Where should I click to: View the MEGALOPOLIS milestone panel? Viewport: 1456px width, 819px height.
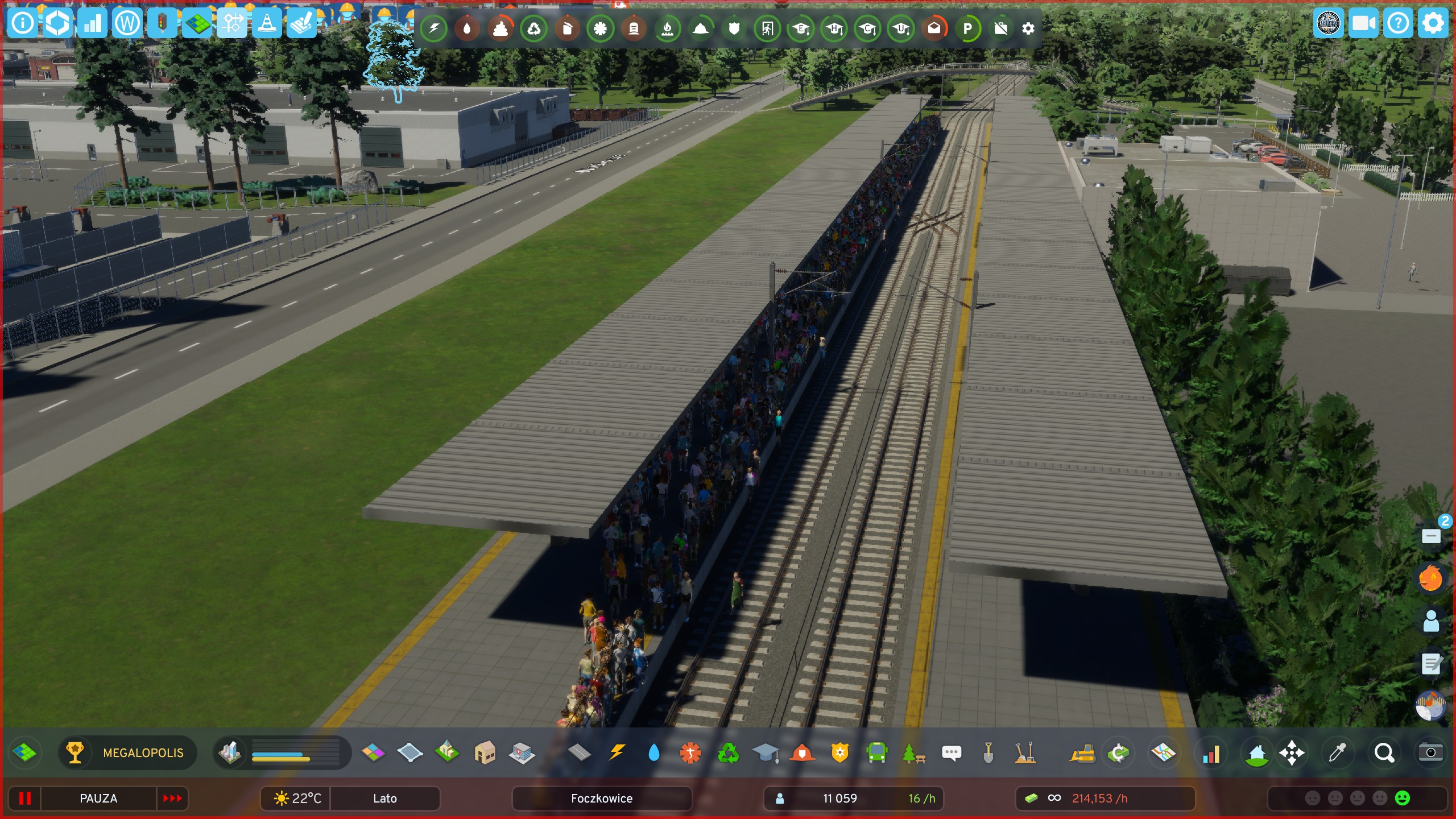coord(142,753)
